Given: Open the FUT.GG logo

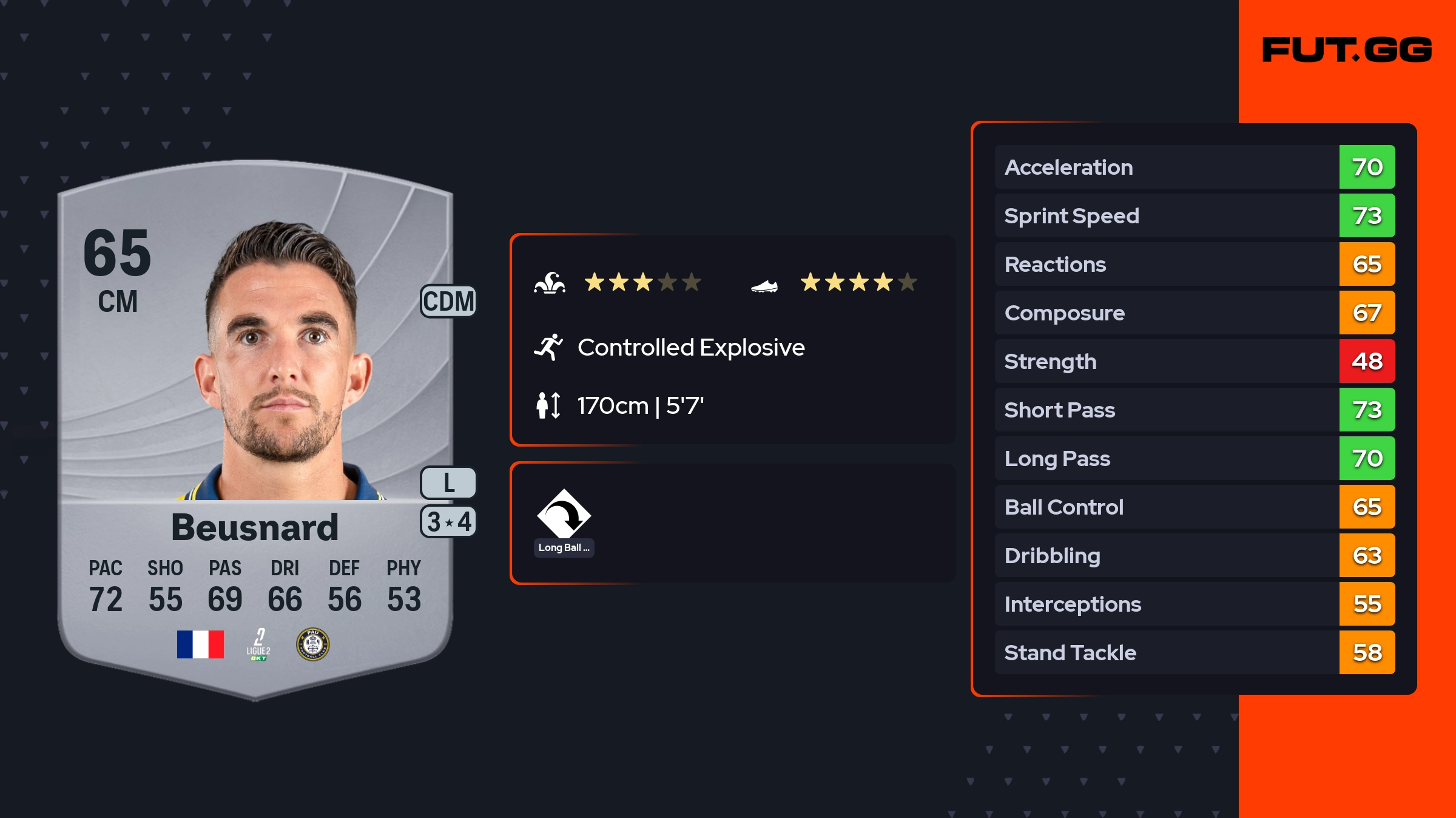Looking at the screenshot, I should tap(1347, 50).
